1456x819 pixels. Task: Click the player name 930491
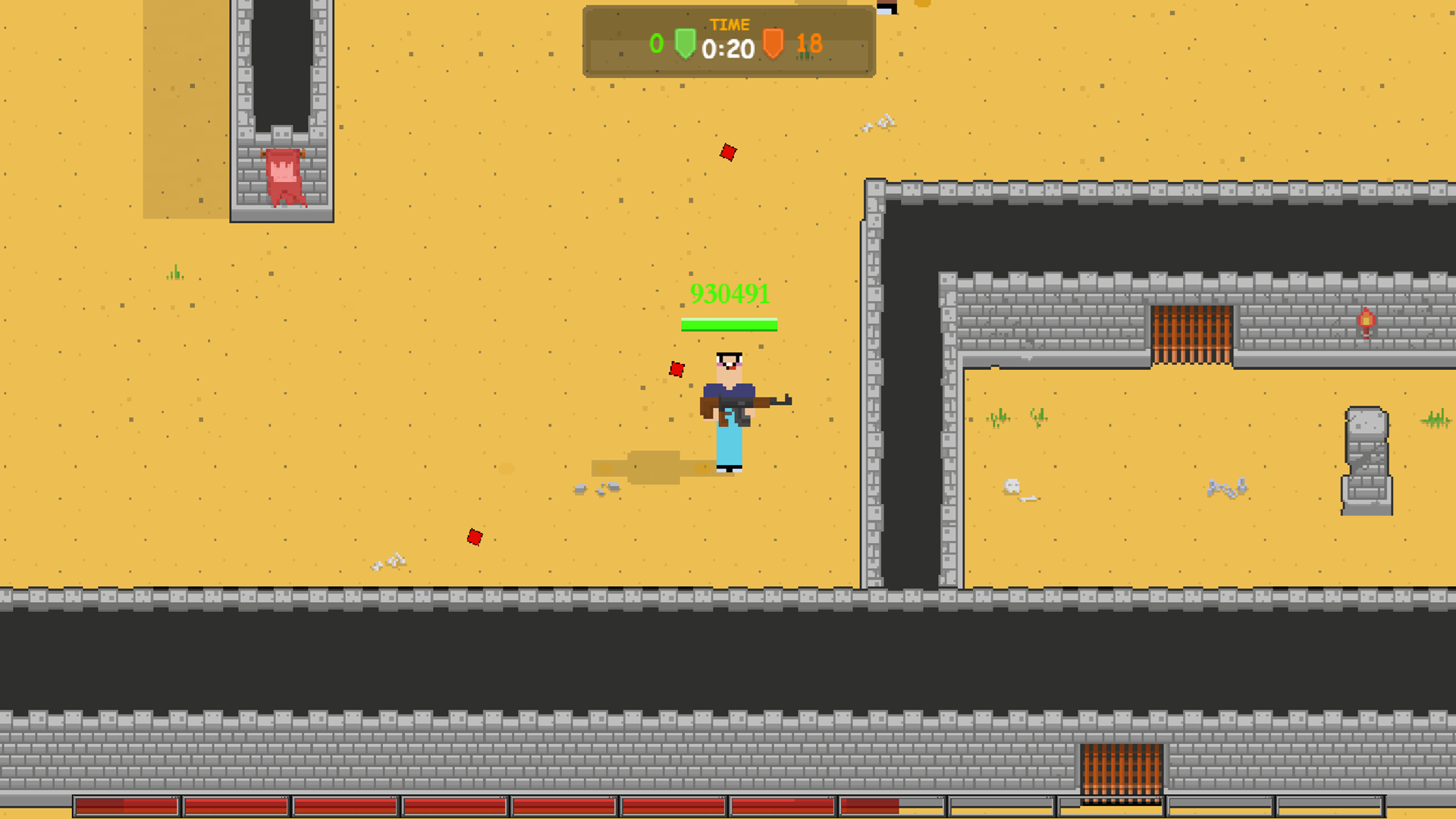click(730, 293)
